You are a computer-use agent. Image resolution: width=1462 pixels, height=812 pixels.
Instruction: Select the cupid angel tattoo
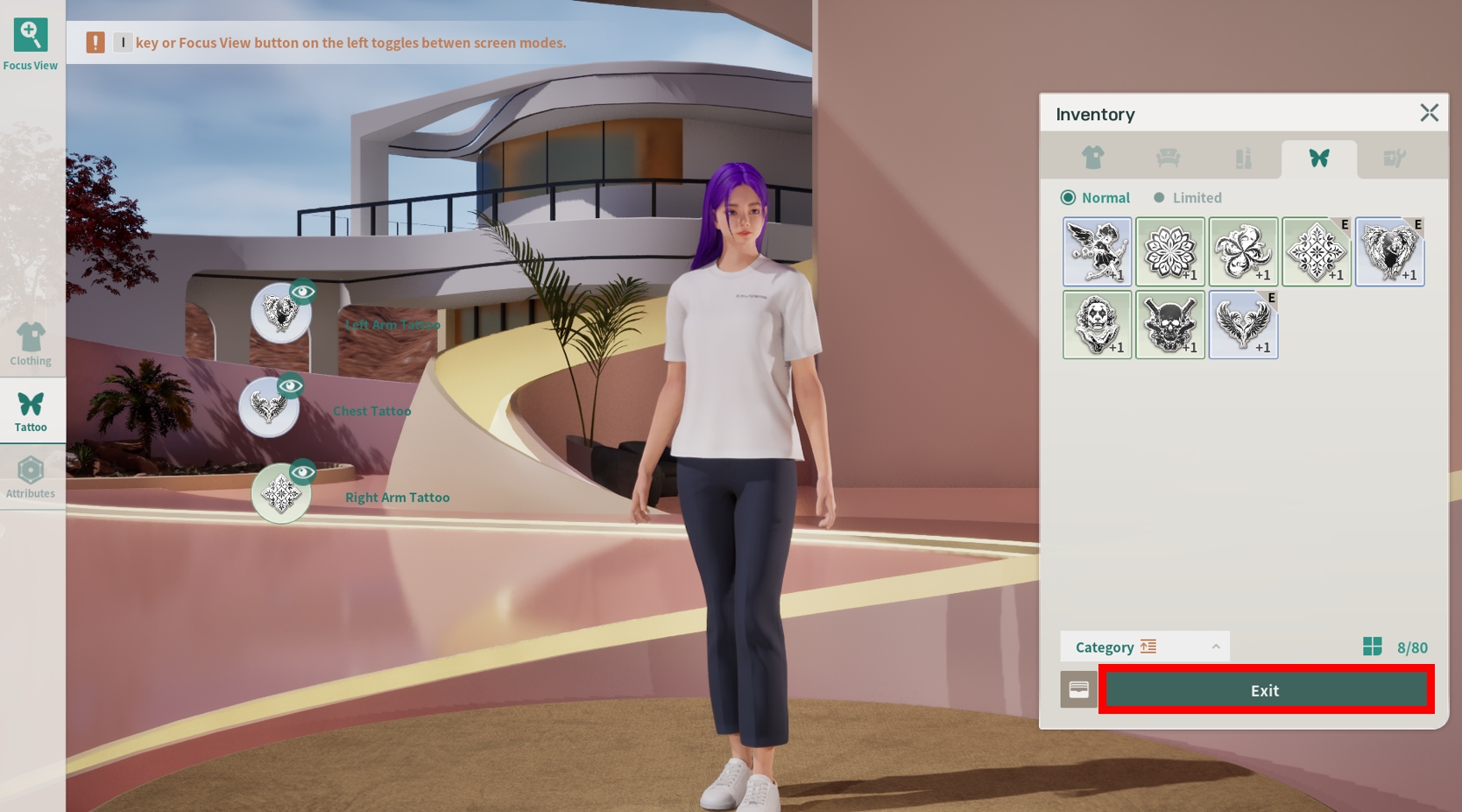1097,252
